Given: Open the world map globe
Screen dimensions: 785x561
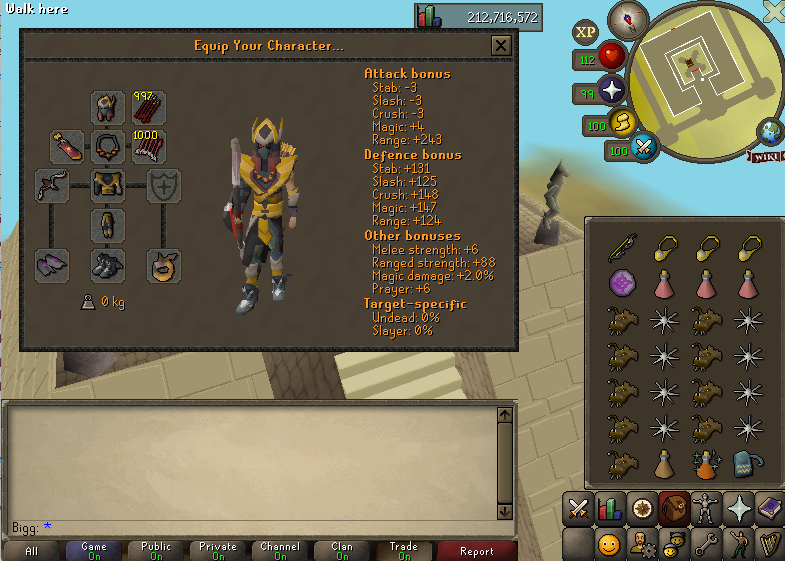Looking at the screenshot, I should (771, 131).
